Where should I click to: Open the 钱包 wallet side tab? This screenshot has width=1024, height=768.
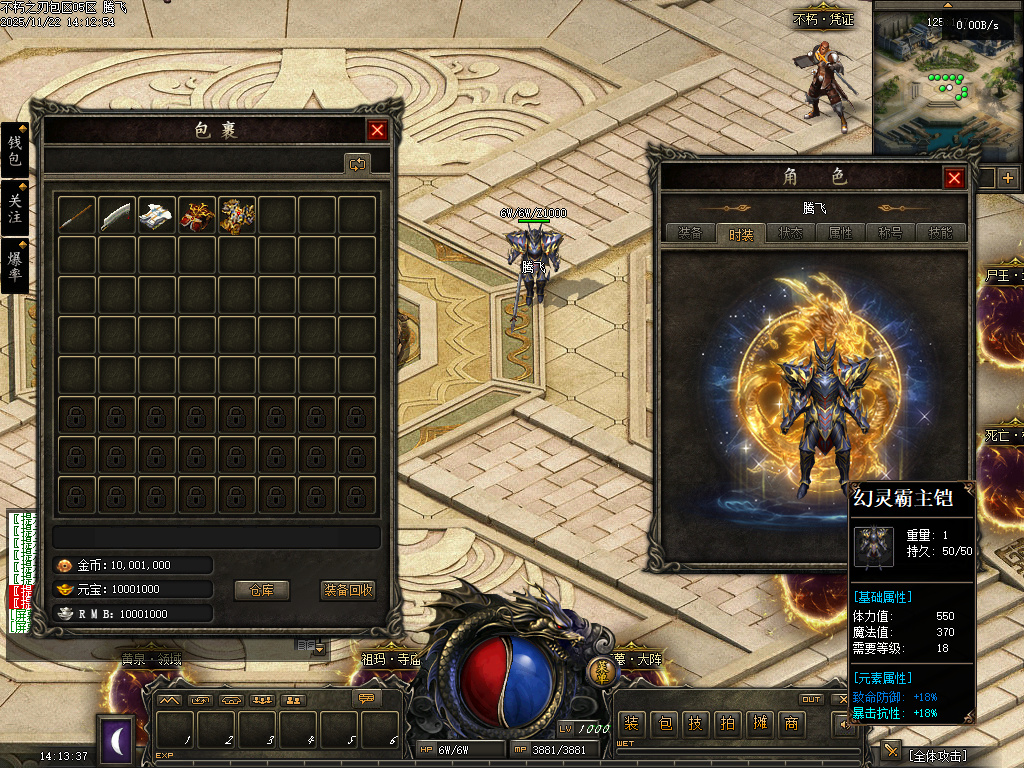coord(14,152)
